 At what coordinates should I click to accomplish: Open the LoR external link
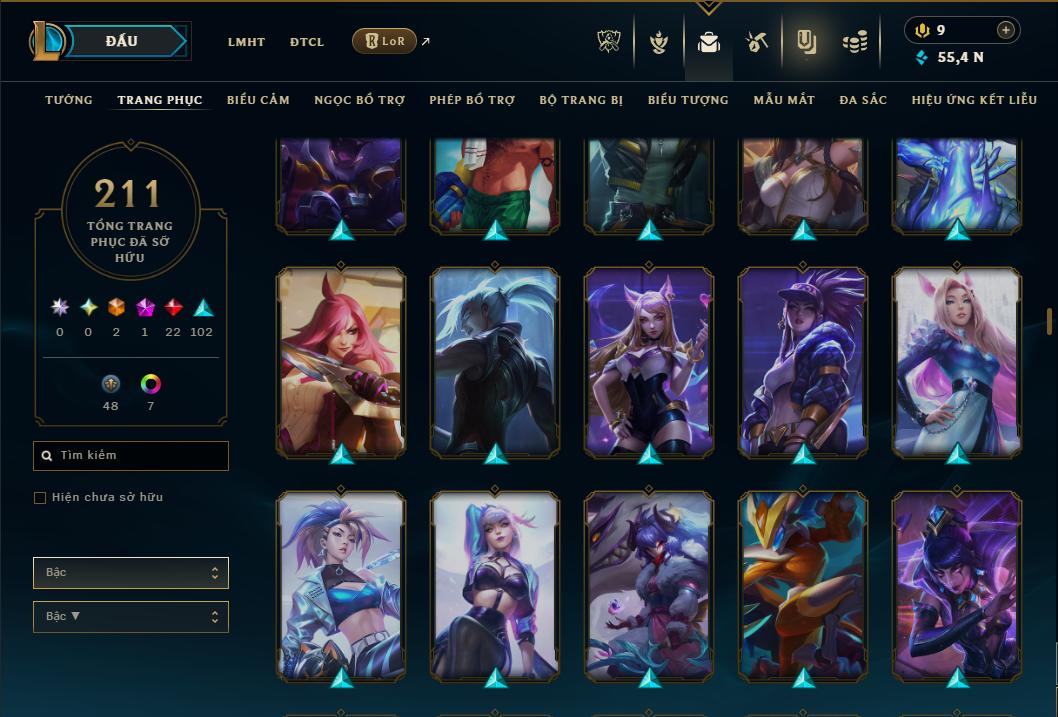point(385,41)
